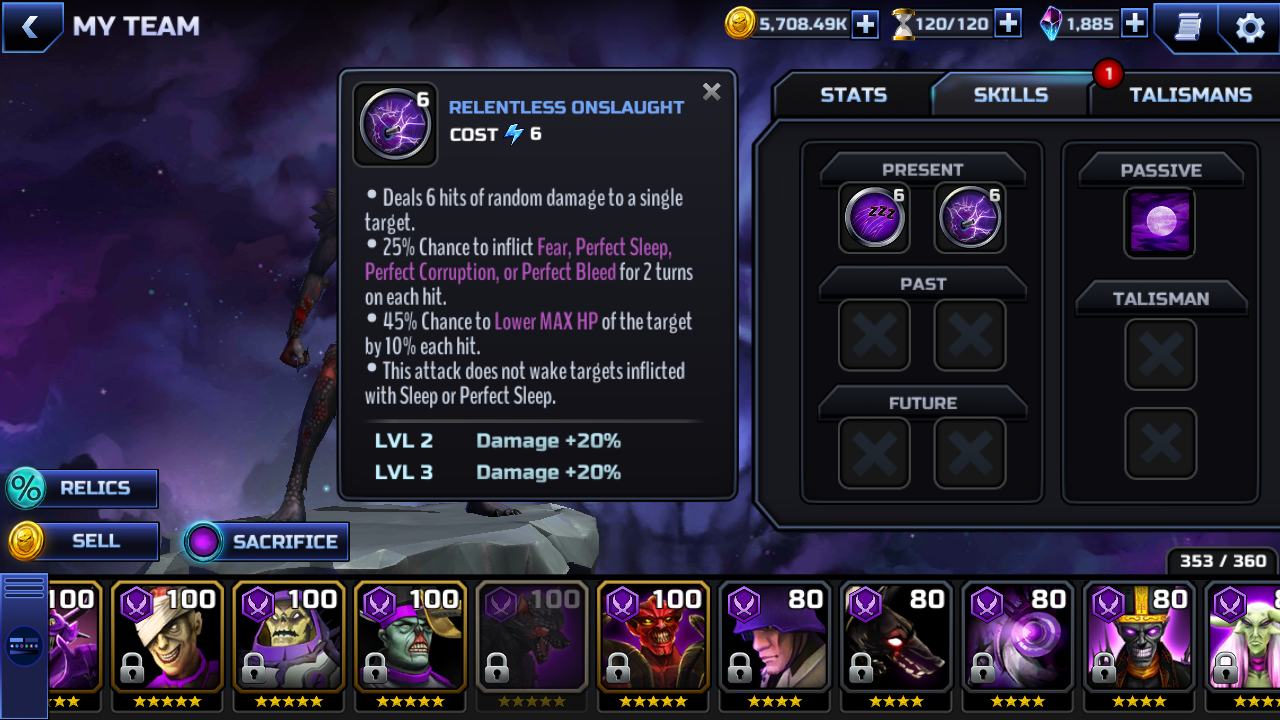Close the Relentless Onslaught skill popup

tap(711, 92)
